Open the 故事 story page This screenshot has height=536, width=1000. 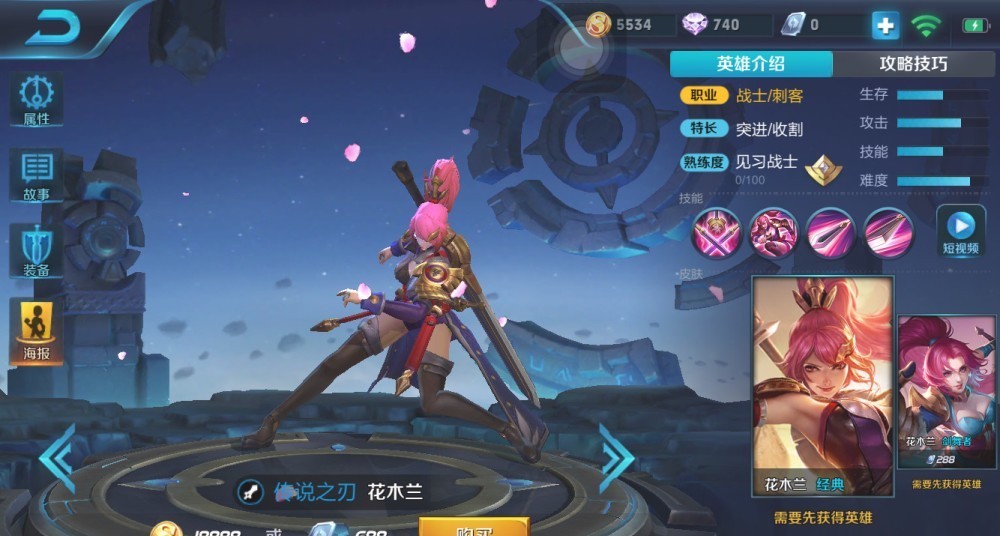click(37, 176)
